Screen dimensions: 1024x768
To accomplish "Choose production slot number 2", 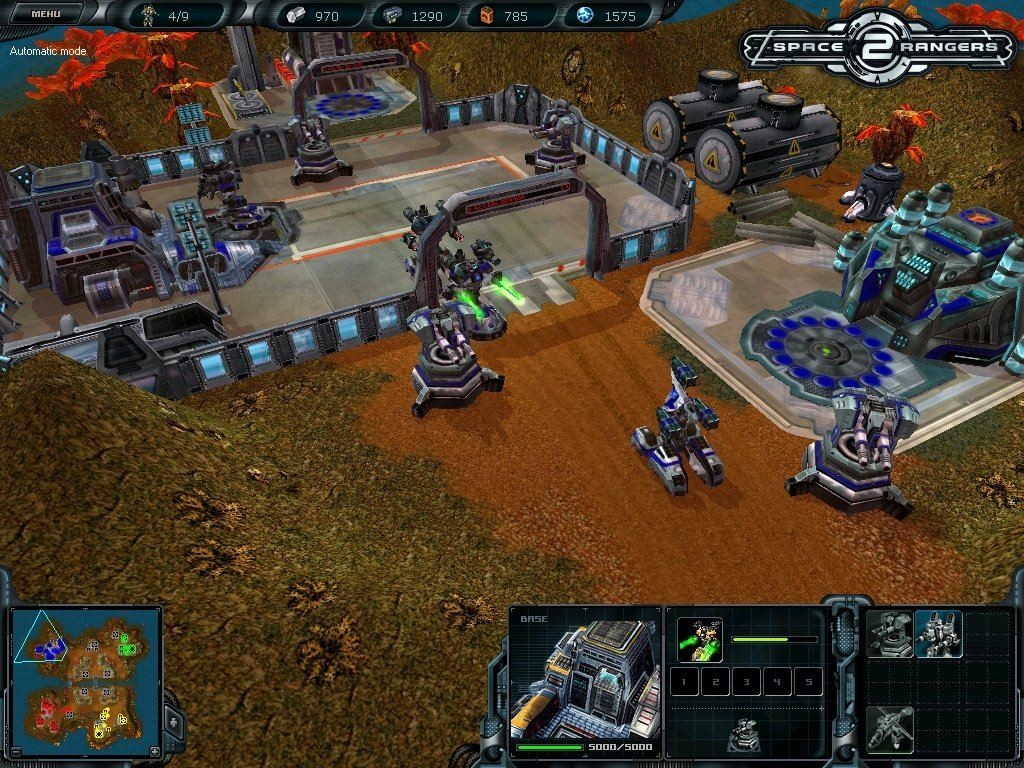I will (x=714, y=683).
